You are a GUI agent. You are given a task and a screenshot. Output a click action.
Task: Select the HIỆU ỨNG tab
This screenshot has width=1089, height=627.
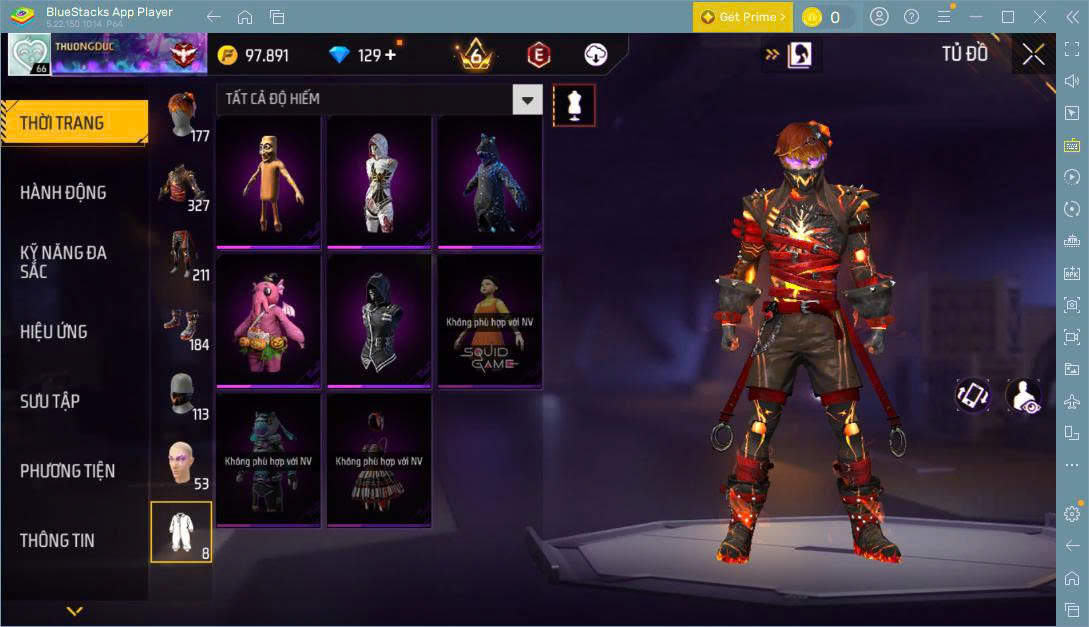click(x=54, y=331)
